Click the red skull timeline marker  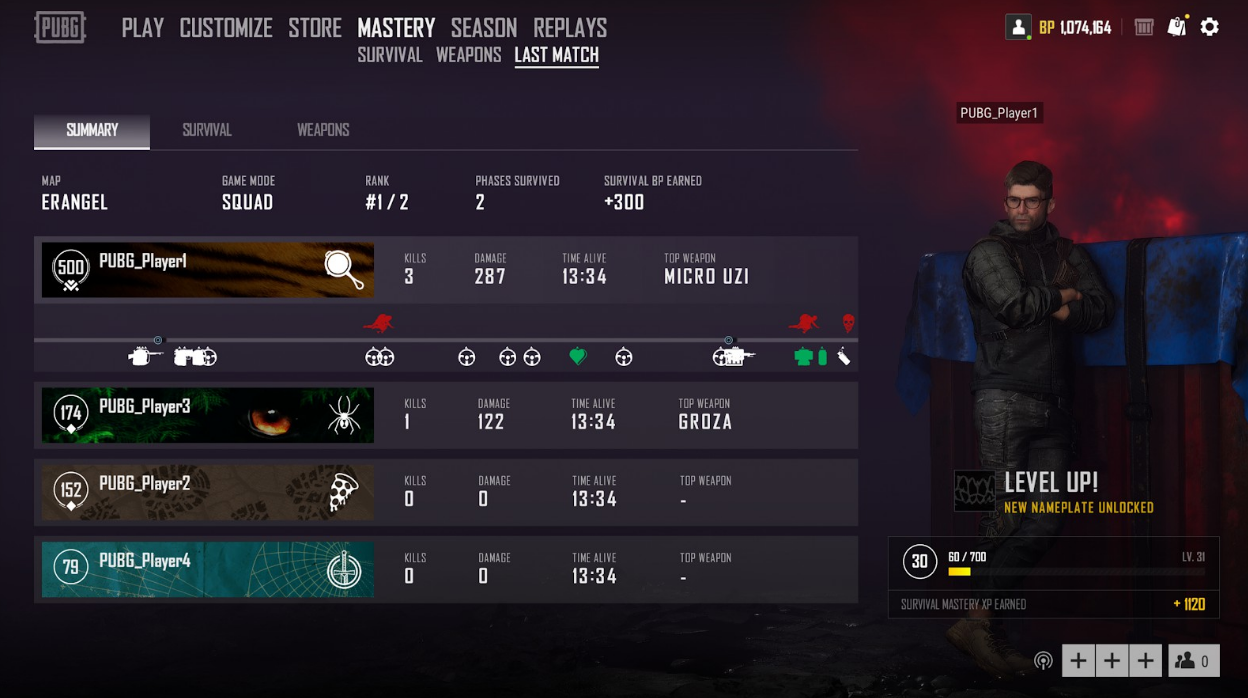848,323
